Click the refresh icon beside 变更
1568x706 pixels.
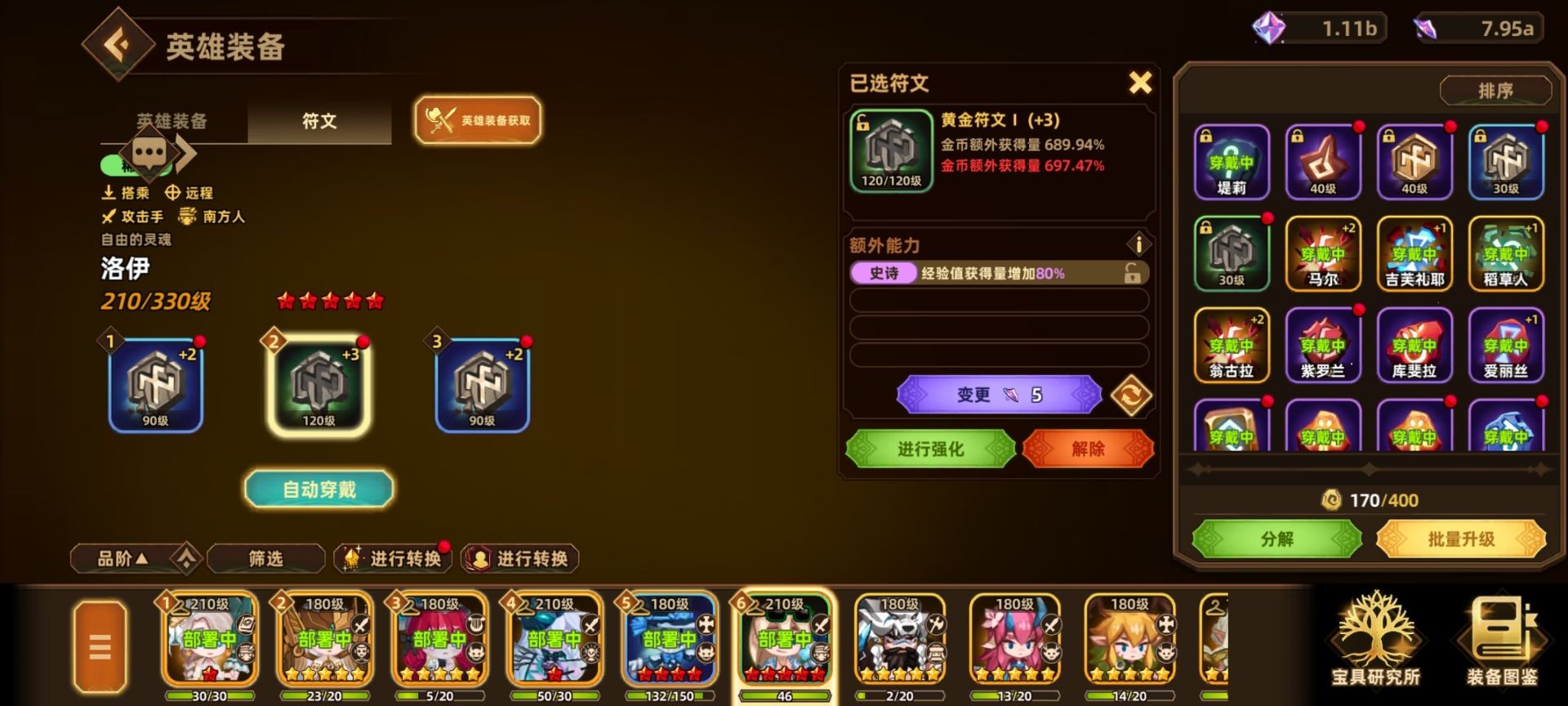(x=1131, y=393)
